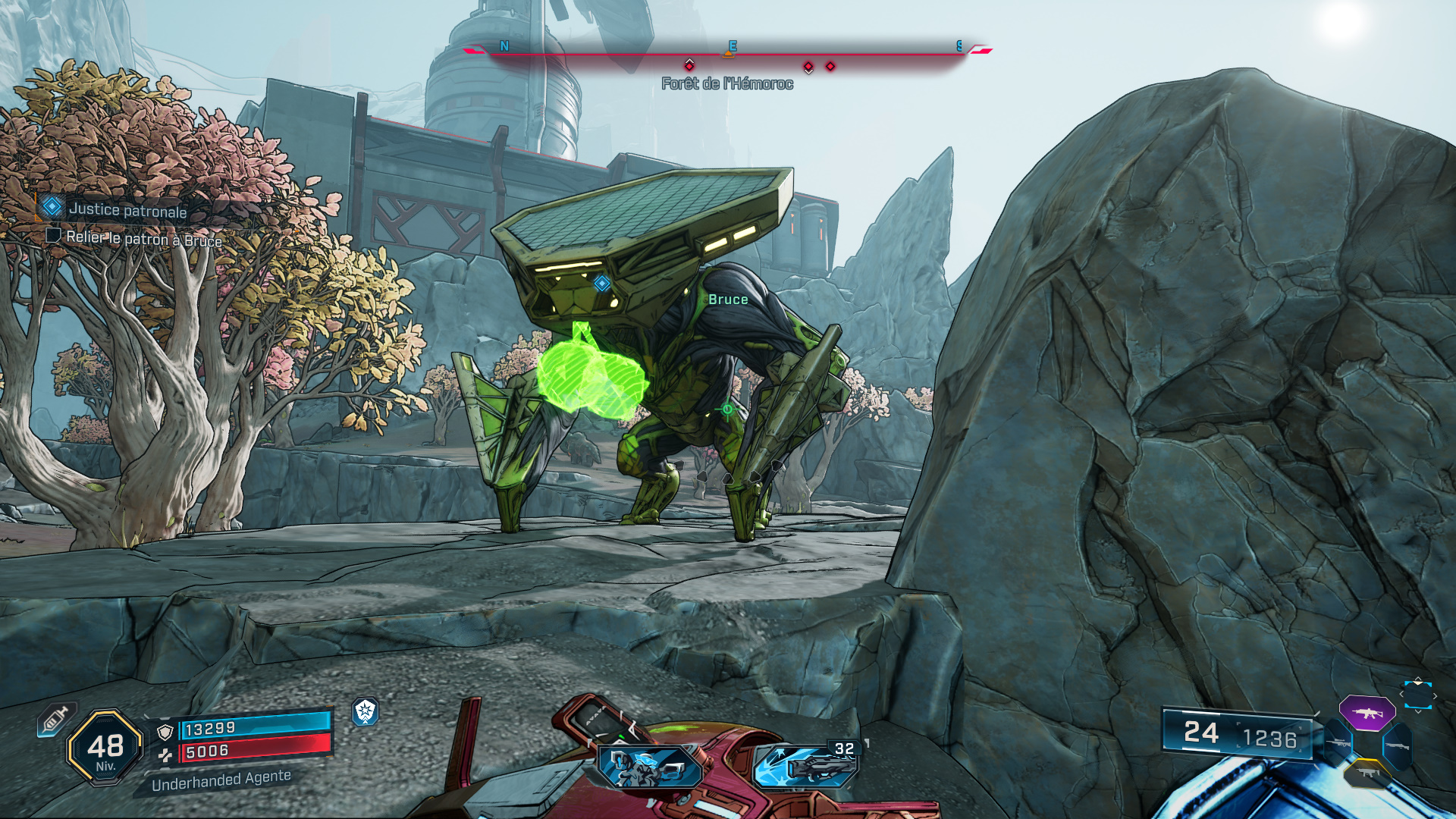The height and width of the screenshot is (819, 1456).
Task: Click the Relier le patron à Bruce objective
Action: (x=143, y=239)
